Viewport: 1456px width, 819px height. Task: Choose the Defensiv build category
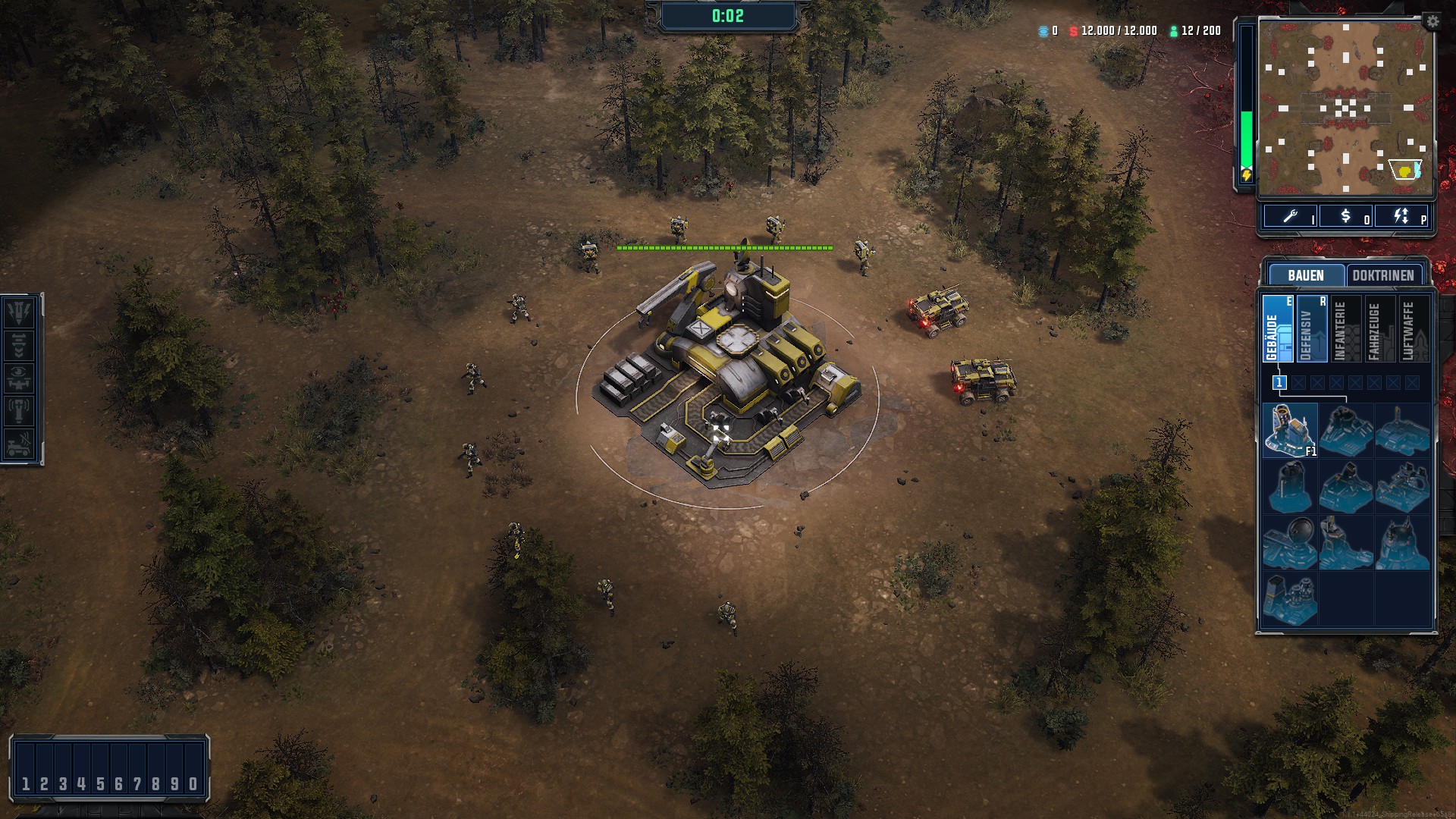[x=1312, y=329]
